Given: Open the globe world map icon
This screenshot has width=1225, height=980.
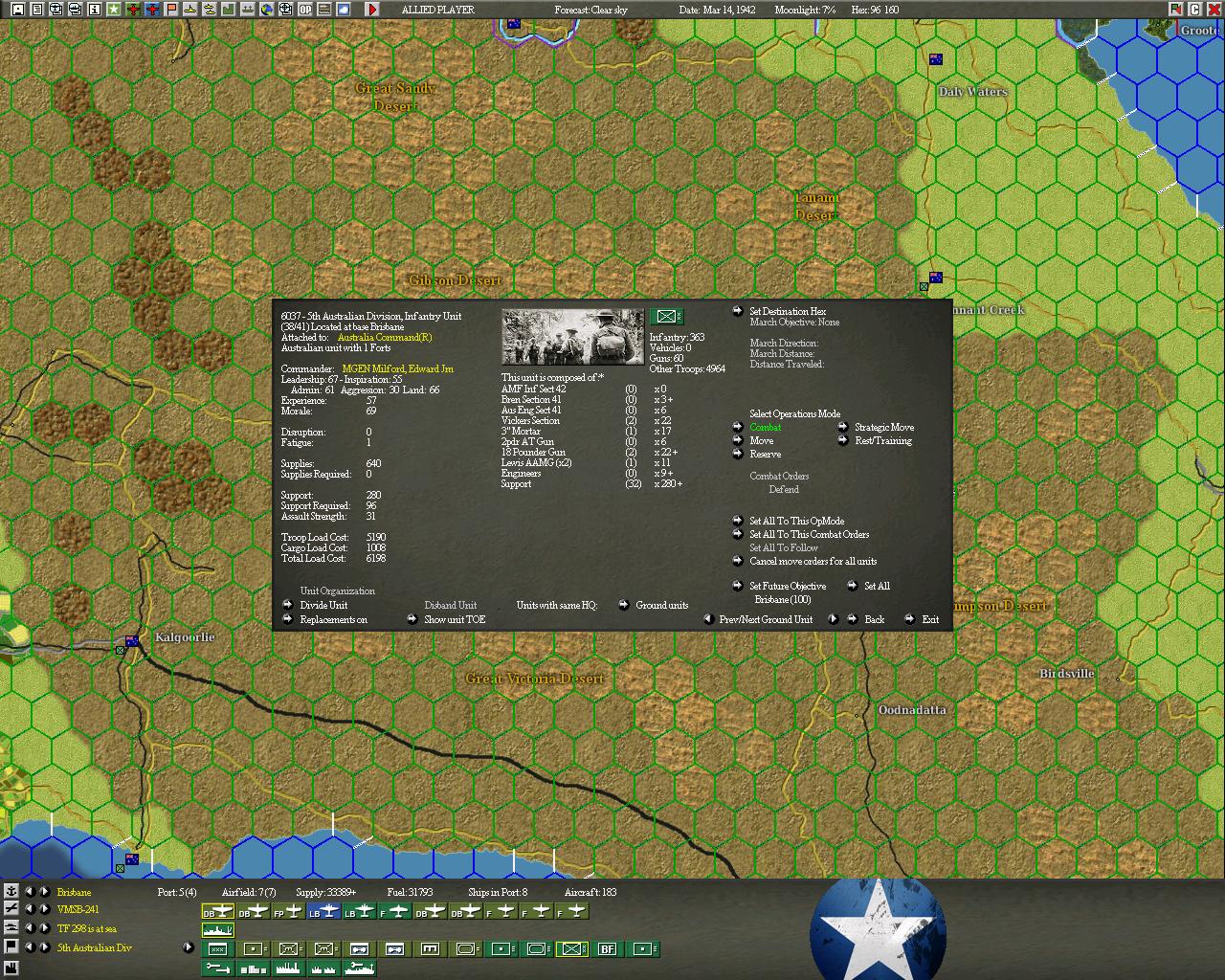Looking at the screenshot, I should pos(268,10).
